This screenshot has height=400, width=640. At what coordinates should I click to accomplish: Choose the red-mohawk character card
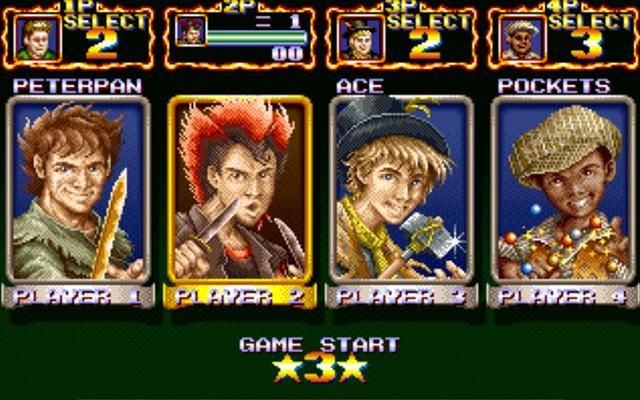coord(239,190)
